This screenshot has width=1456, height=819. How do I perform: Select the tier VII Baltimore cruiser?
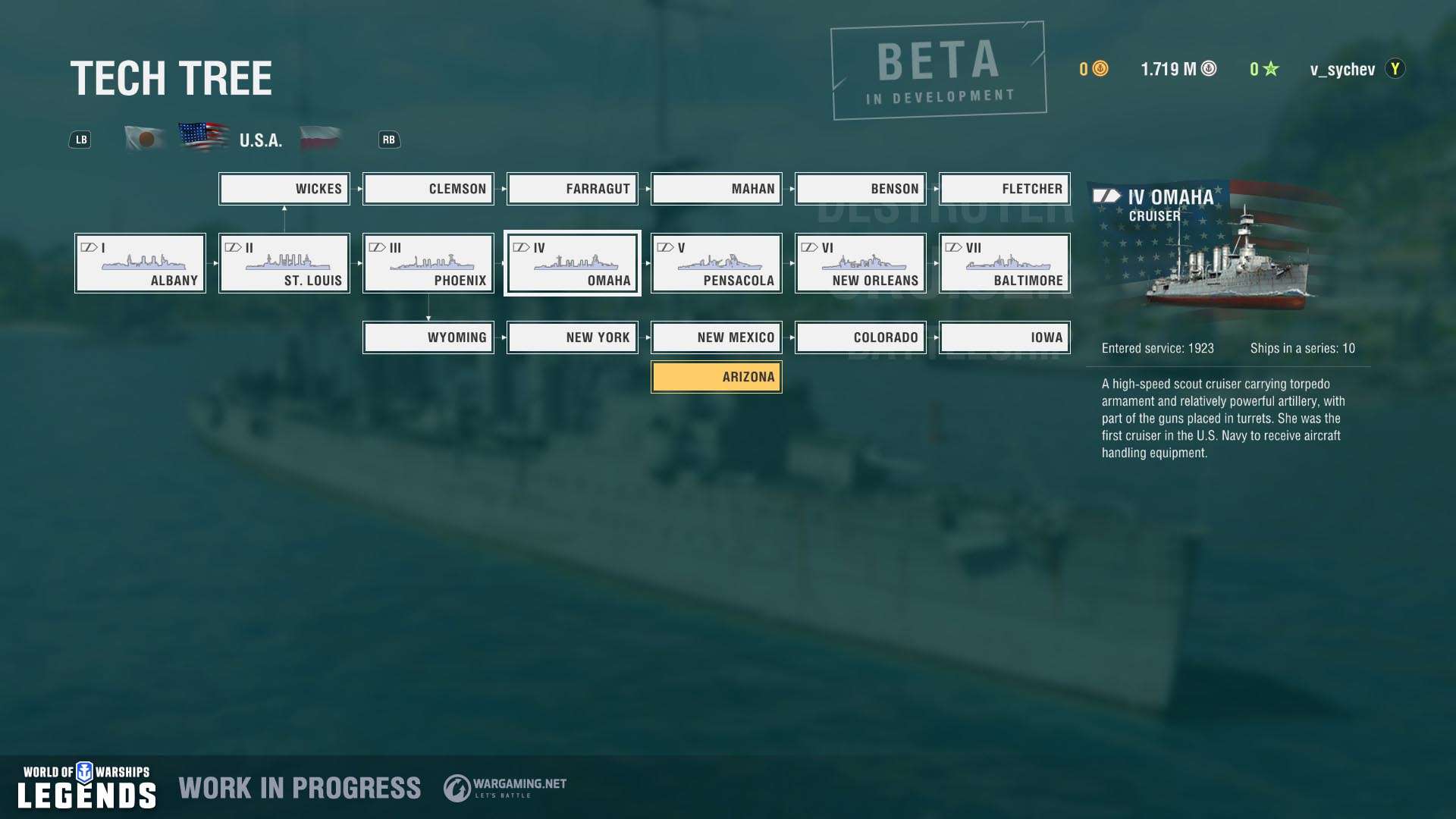click(x=1005, y=263)
